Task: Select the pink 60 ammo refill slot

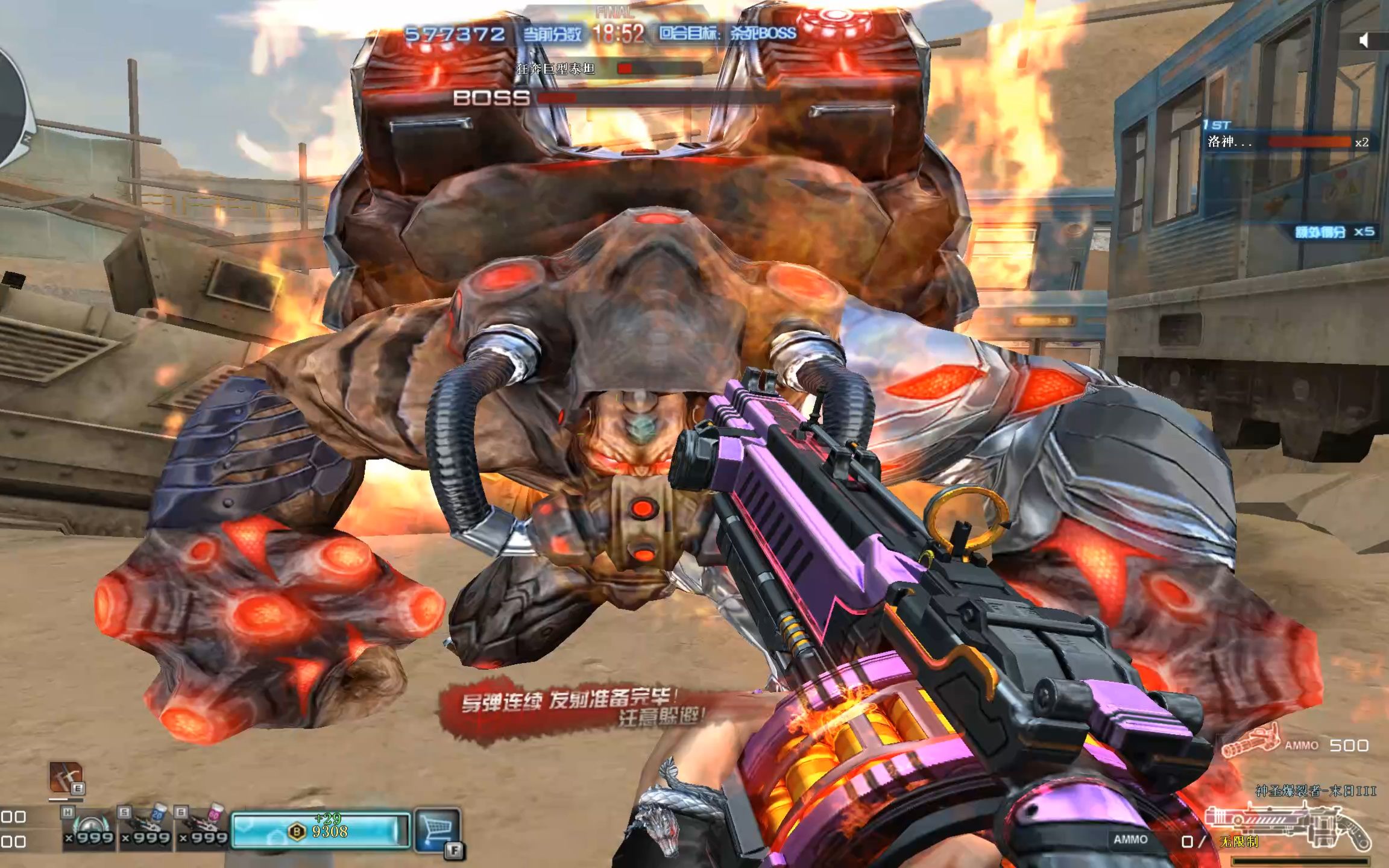Action: [203, 829]
